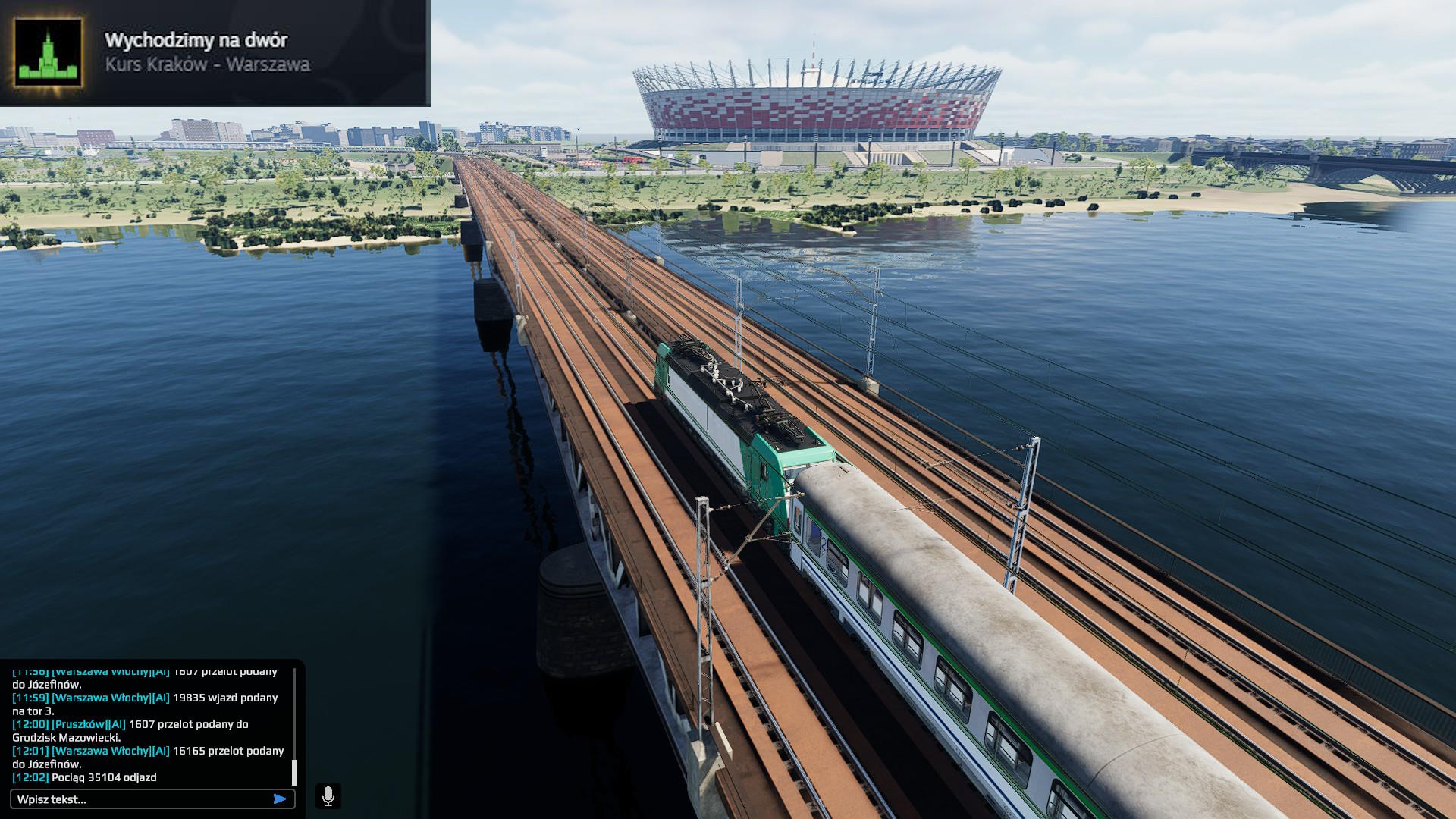Viewport: 1456px width, 819px height.
Task: Click the Palace of Culture achievement icon
Action: (x=49, y=52)
